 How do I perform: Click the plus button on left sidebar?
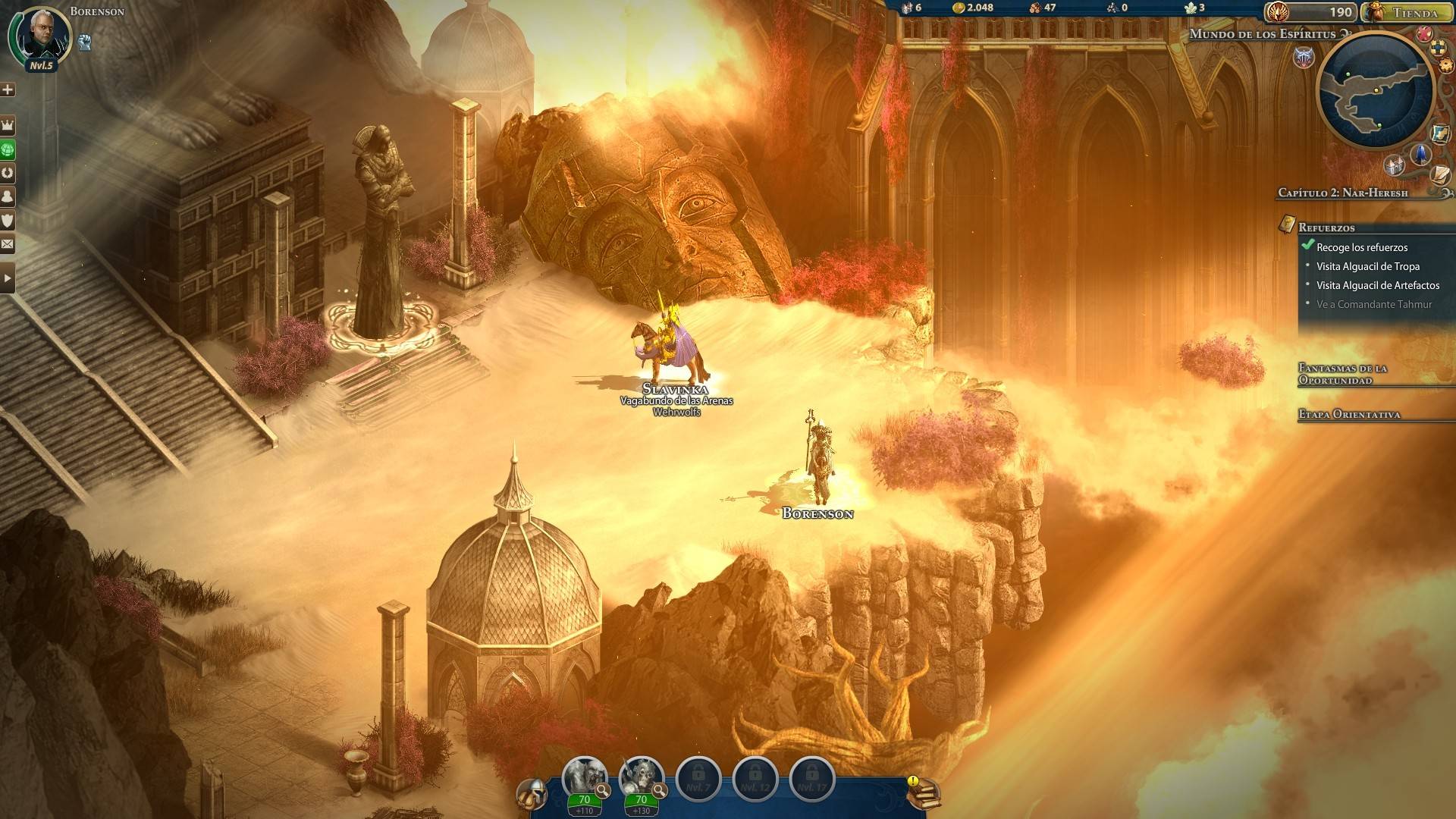pos(8,90)
